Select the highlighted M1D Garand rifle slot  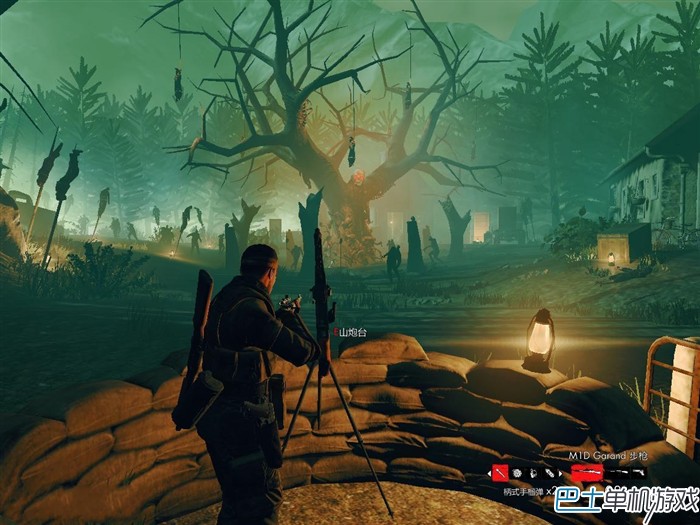point(586,471)
